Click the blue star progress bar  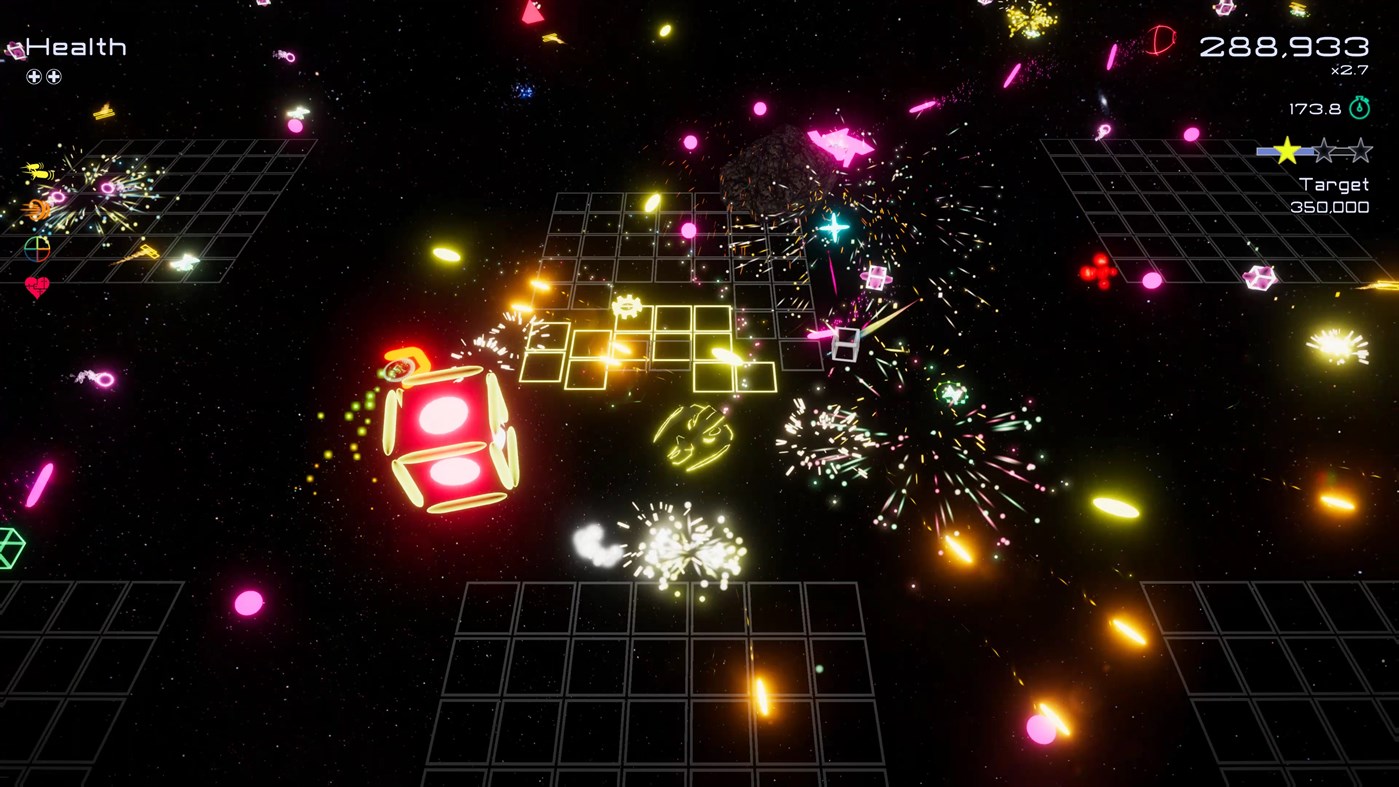(1264, 151)
